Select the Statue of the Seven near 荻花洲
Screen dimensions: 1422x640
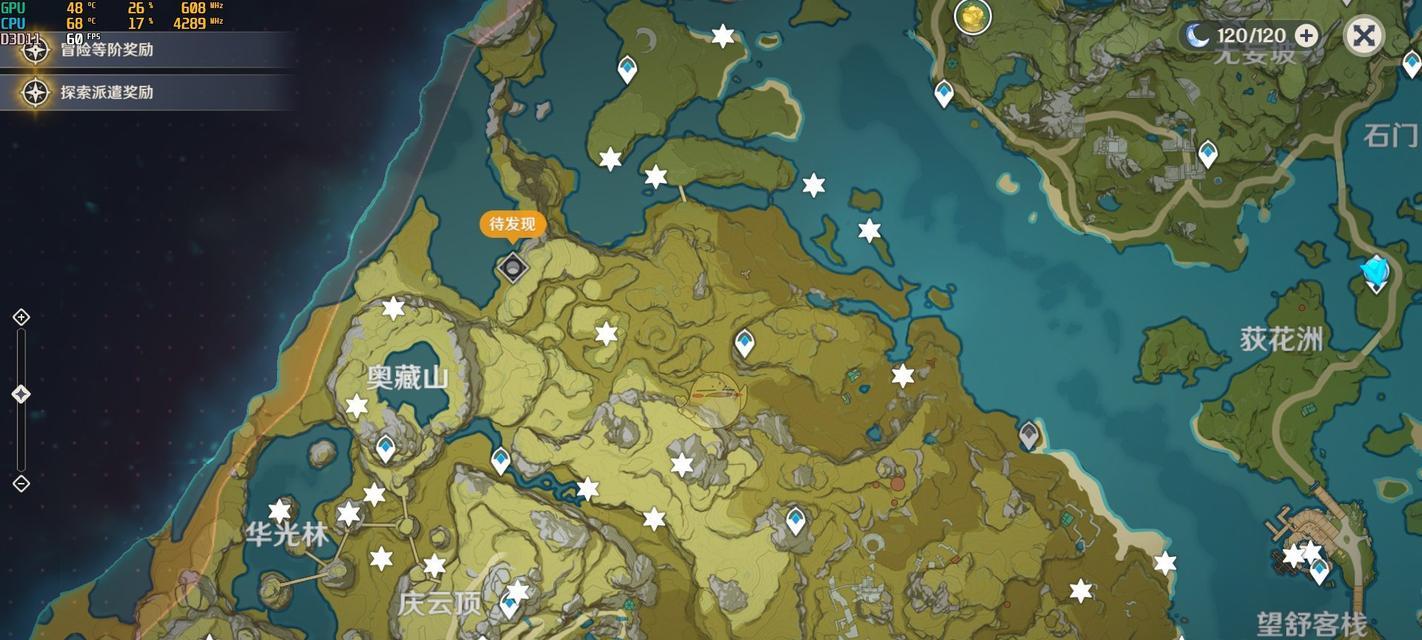(1376, 272)
